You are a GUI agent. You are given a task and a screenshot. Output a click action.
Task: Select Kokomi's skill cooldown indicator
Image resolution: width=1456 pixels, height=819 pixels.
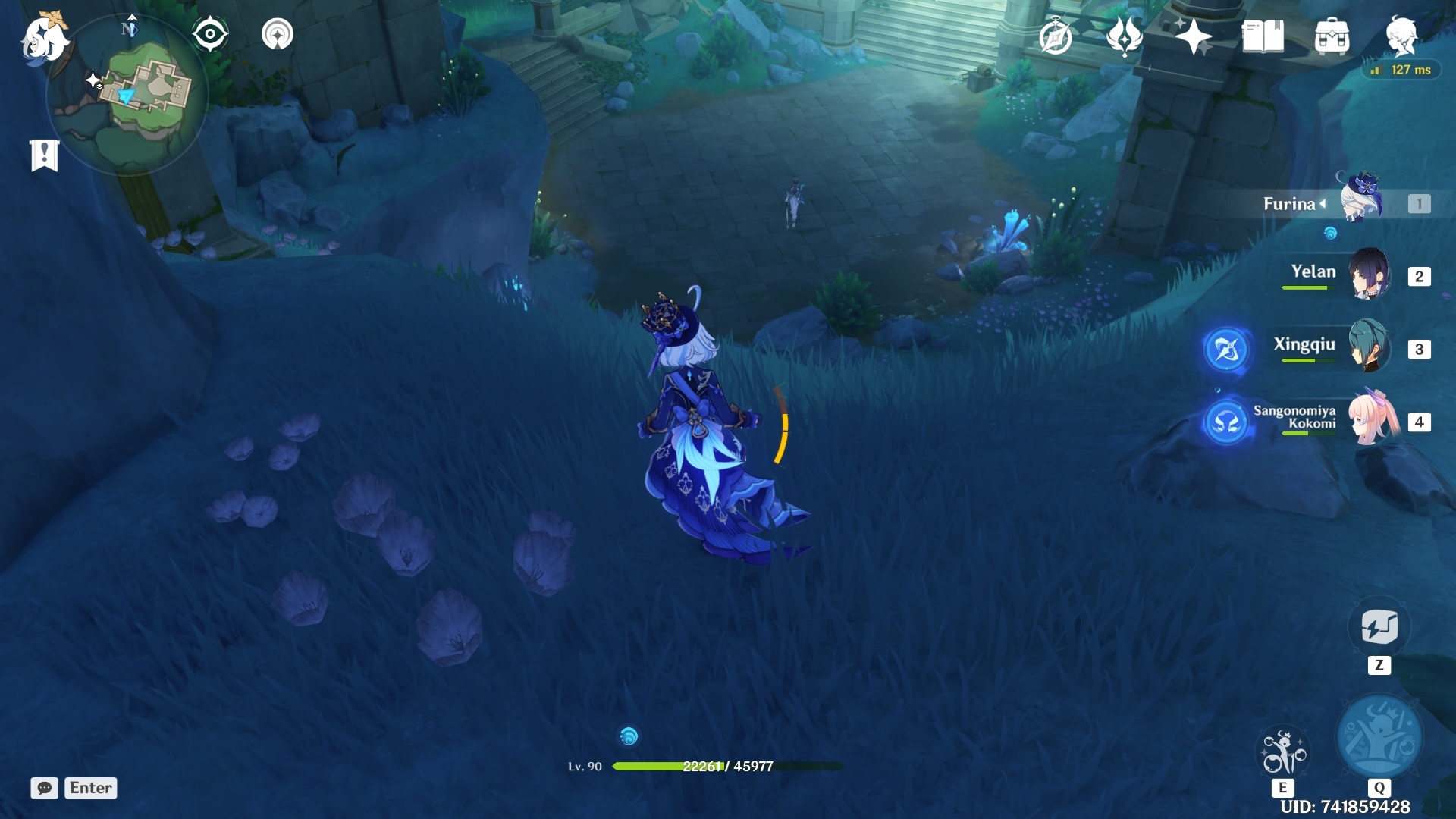(x=1227, y=422)
